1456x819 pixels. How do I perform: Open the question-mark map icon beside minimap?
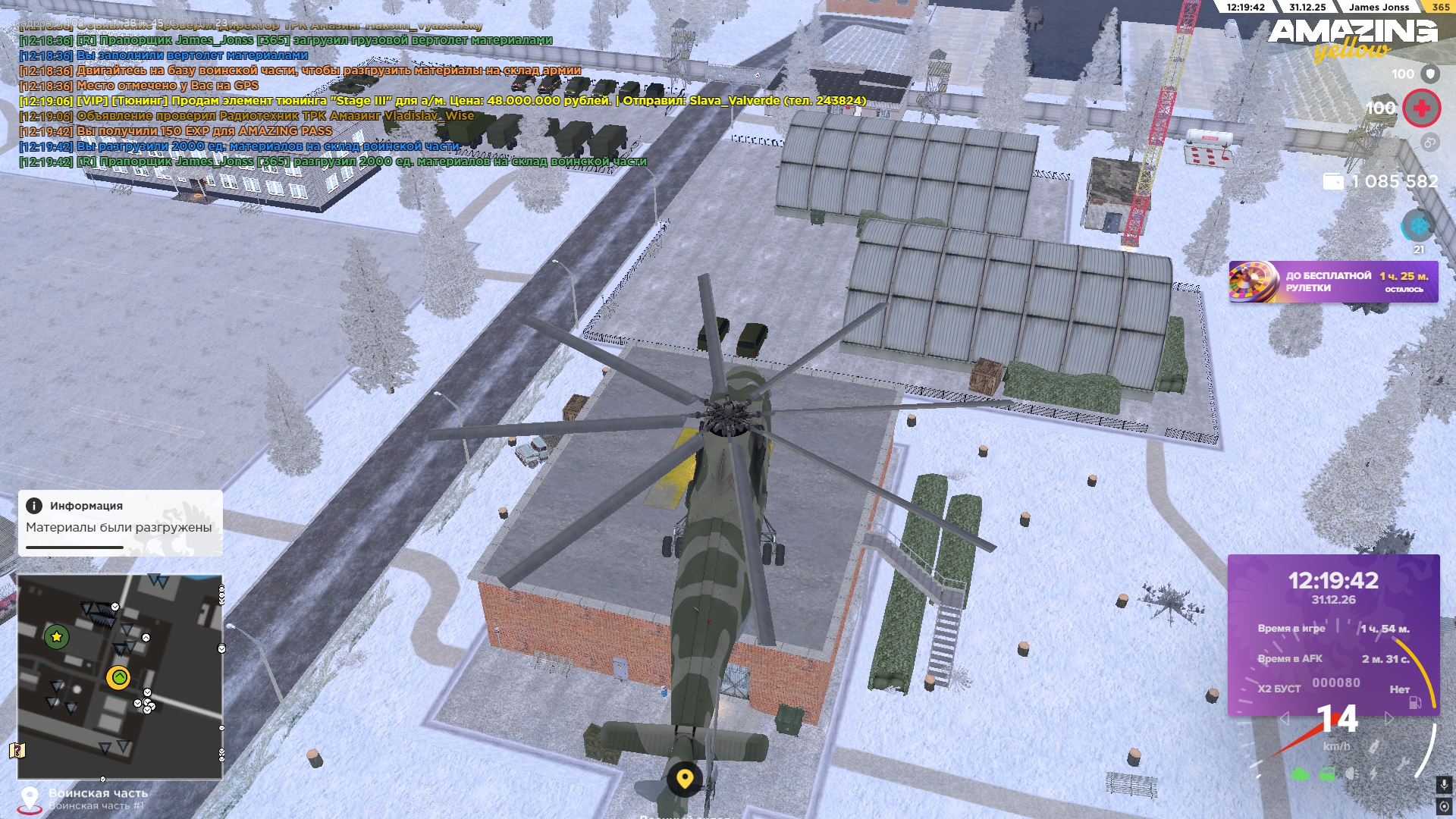pos(17,751)
